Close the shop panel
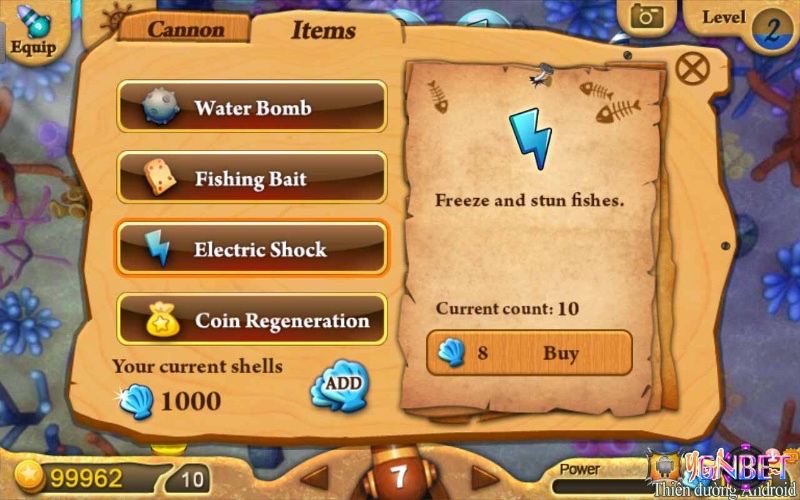Screen dimensions: 800x500 tap(692, 68)
